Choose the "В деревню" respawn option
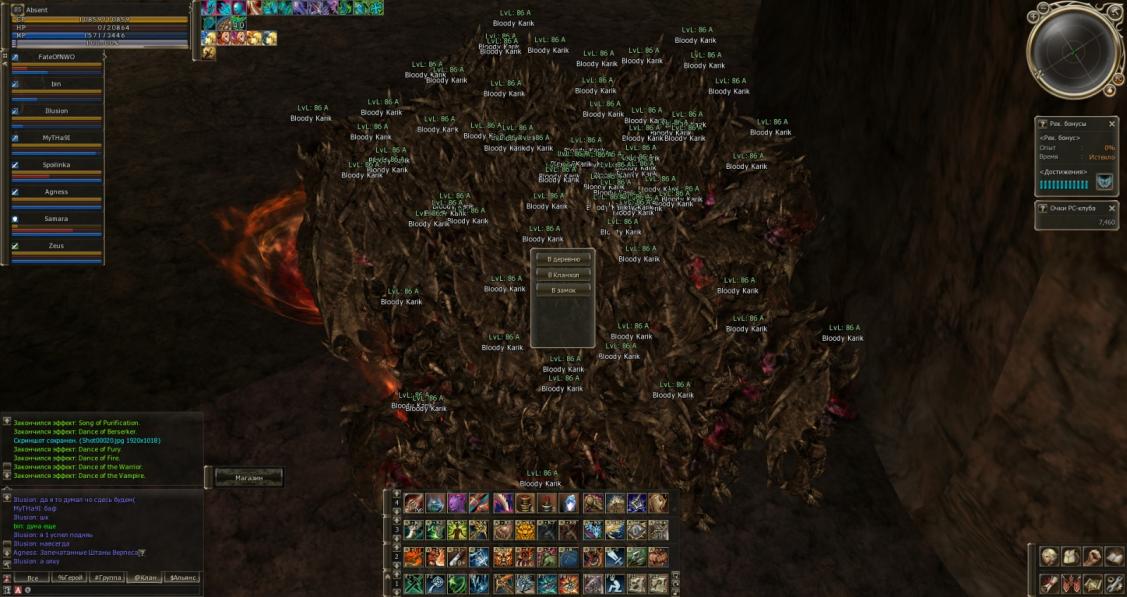Screen dimensions: 1127x597 [x=563, y=259]
